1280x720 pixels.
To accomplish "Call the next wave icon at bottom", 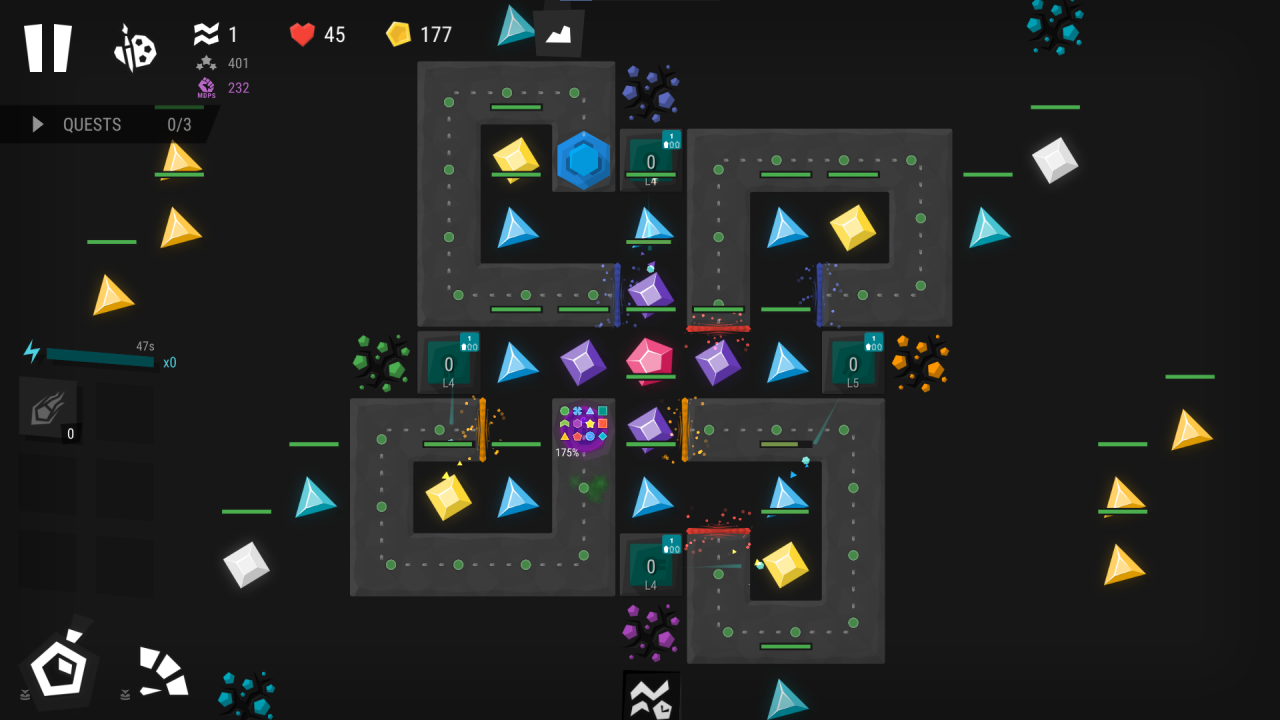I will (x=651, y=696).
